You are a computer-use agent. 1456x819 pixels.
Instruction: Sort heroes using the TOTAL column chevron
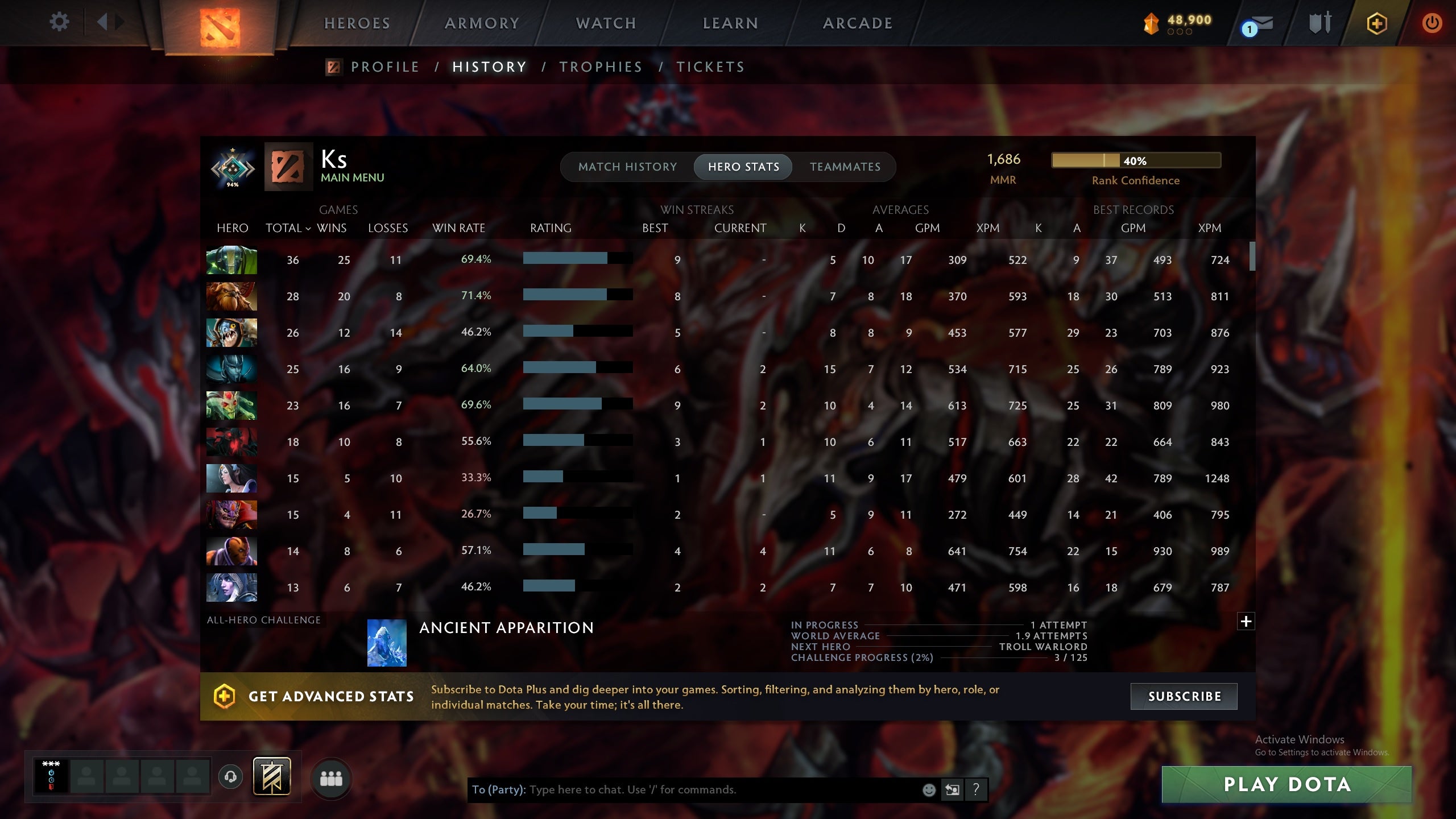308,228
